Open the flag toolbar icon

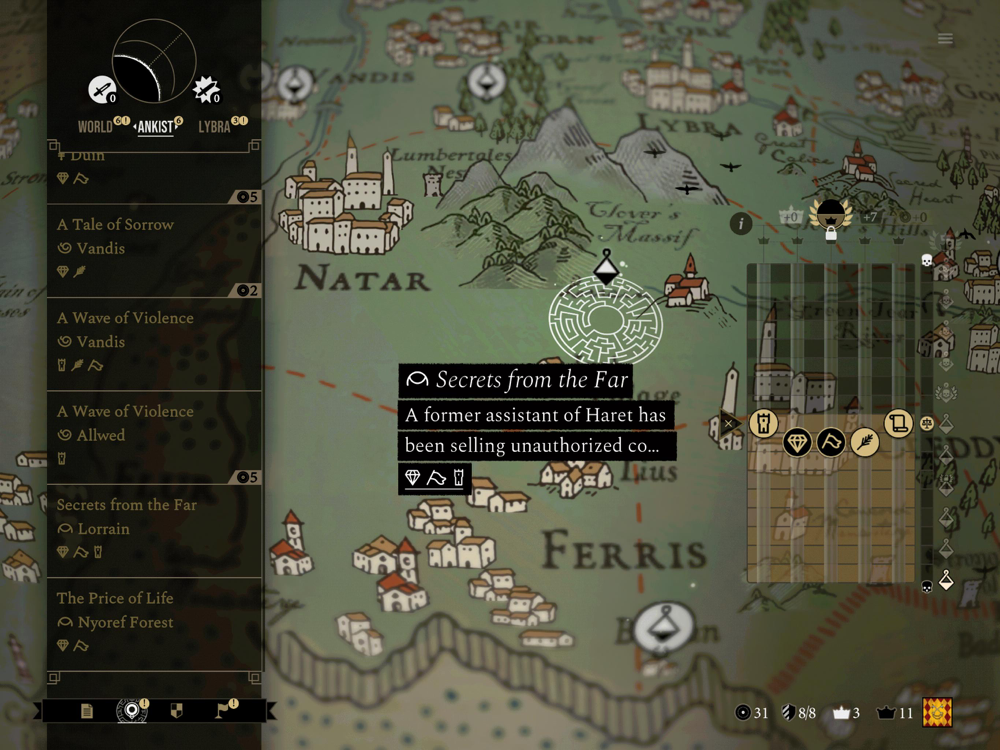tap(223, 711)
